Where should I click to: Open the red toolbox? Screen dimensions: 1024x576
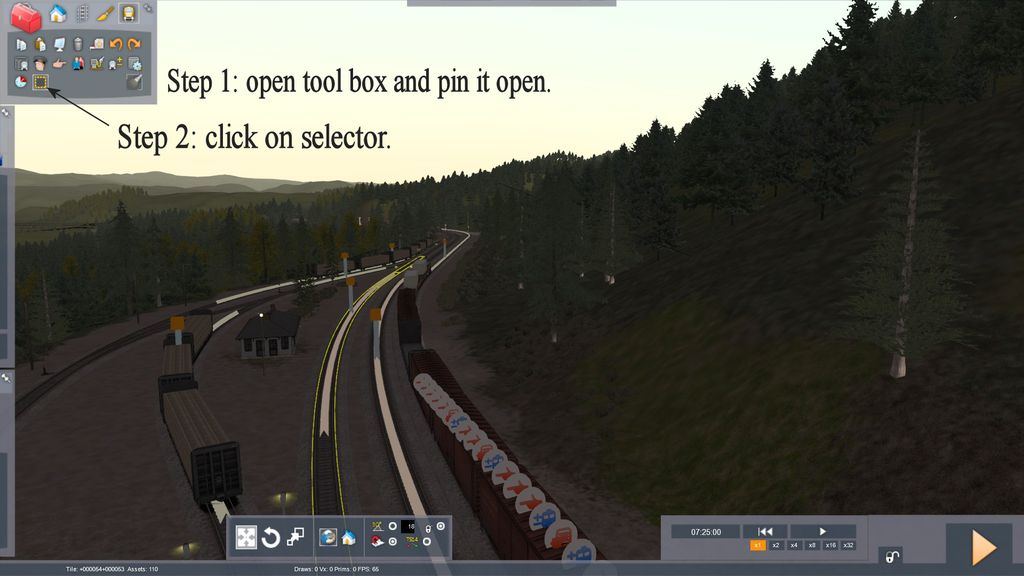(25, 15)
